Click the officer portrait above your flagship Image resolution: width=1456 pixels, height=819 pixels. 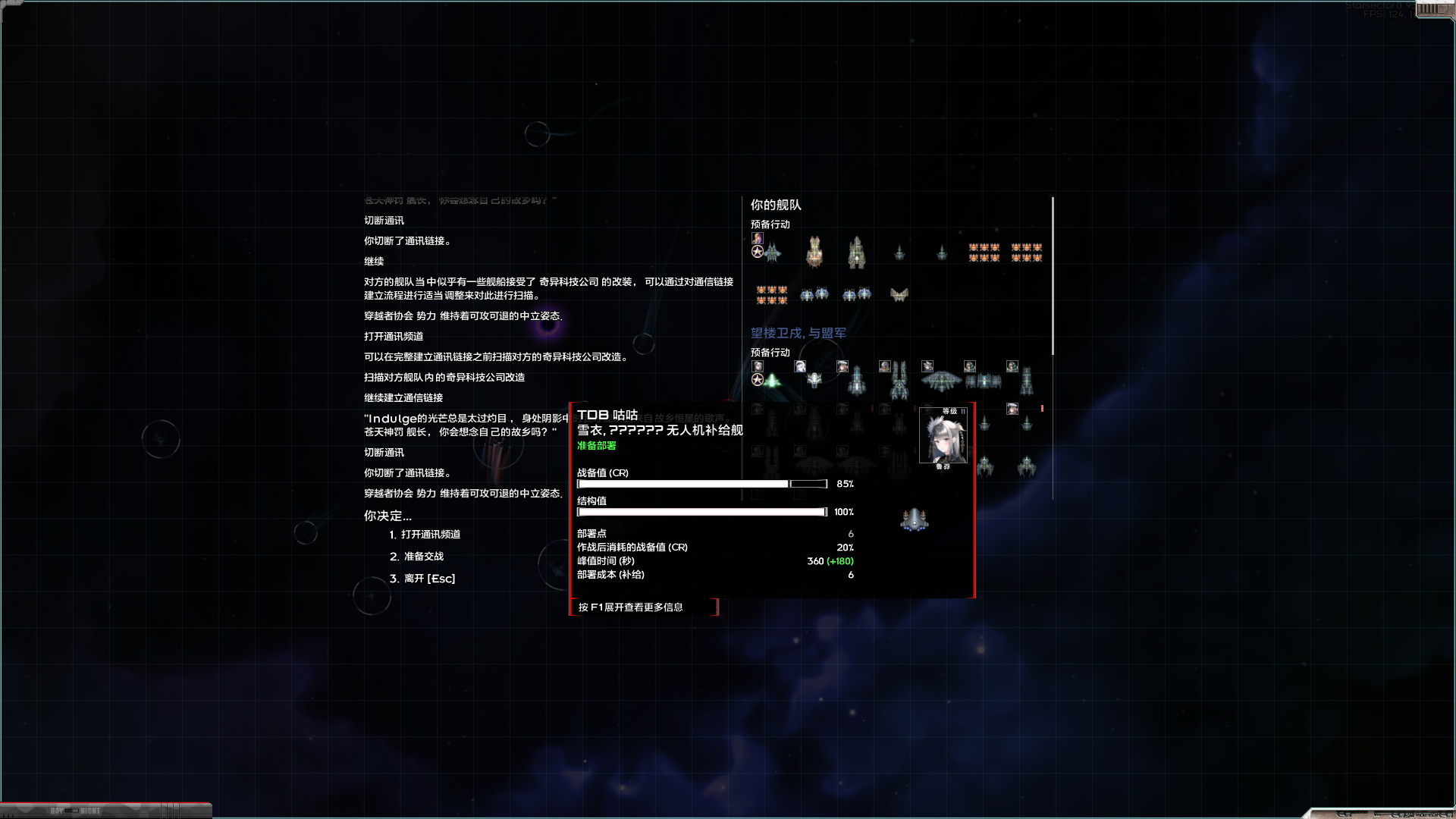(758, 237)
